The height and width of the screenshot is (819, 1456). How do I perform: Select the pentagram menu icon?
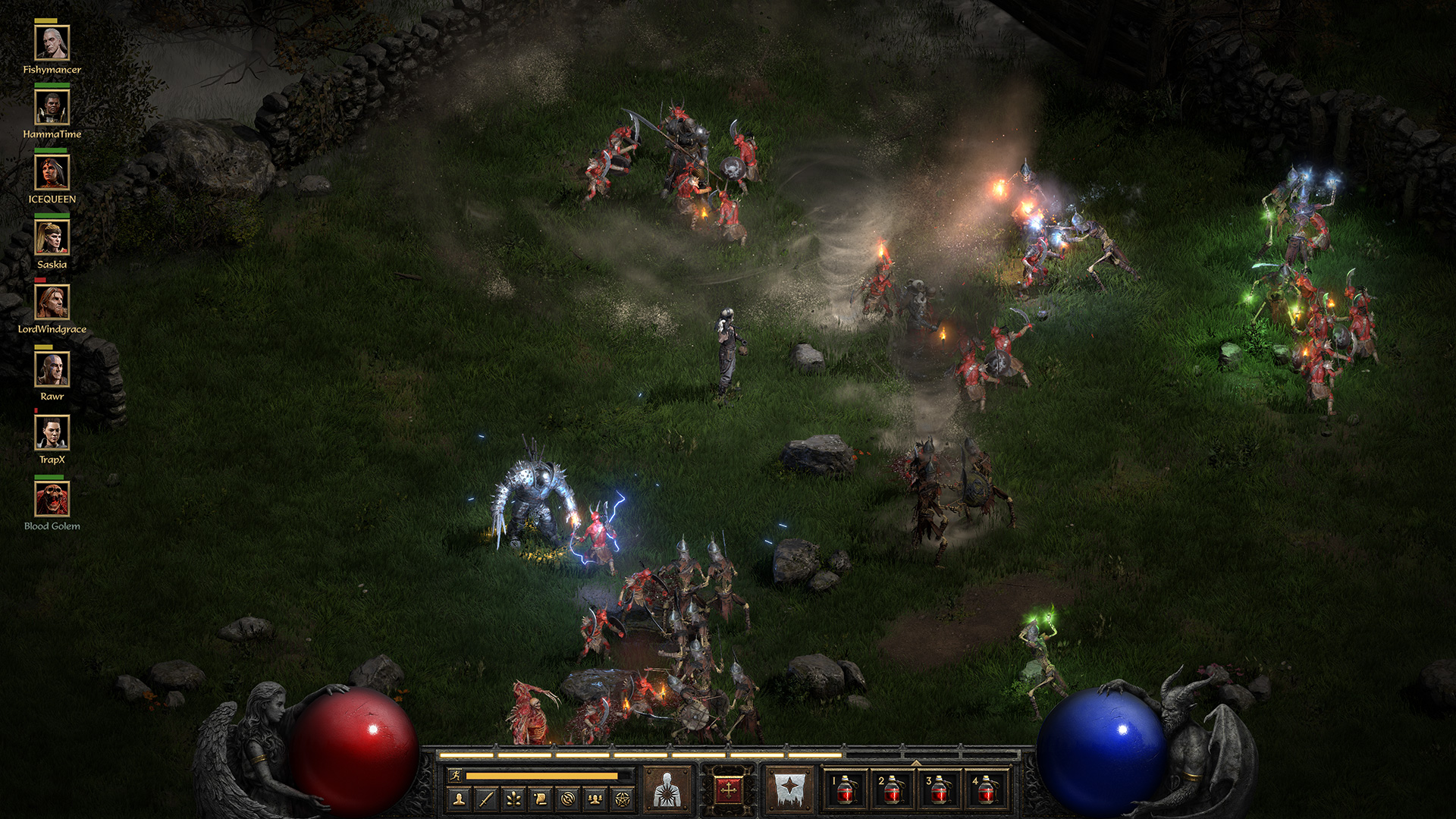point(622,799)
